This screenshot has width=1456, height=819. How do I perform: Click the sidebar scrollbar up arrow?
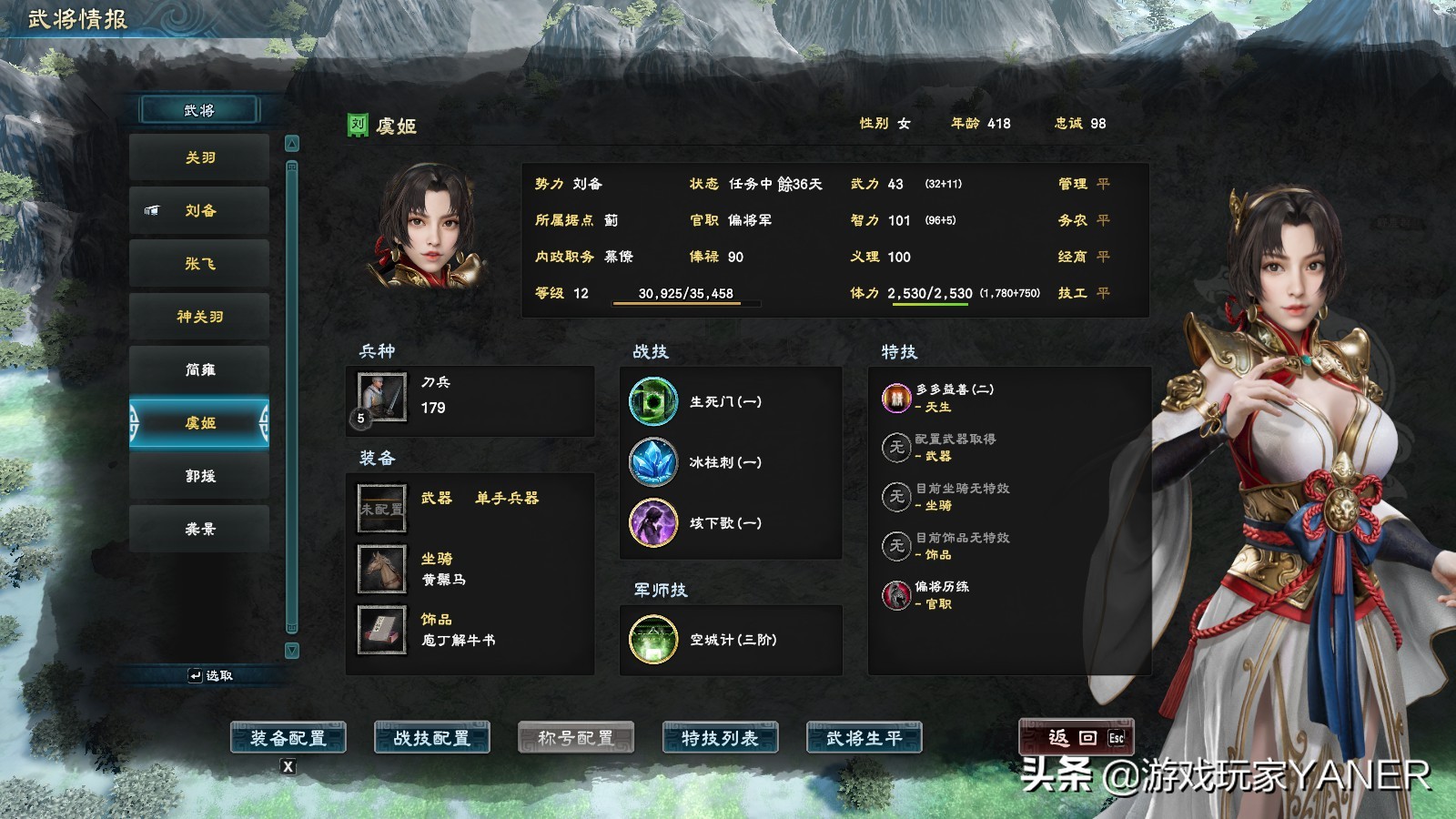click(292, 142)
